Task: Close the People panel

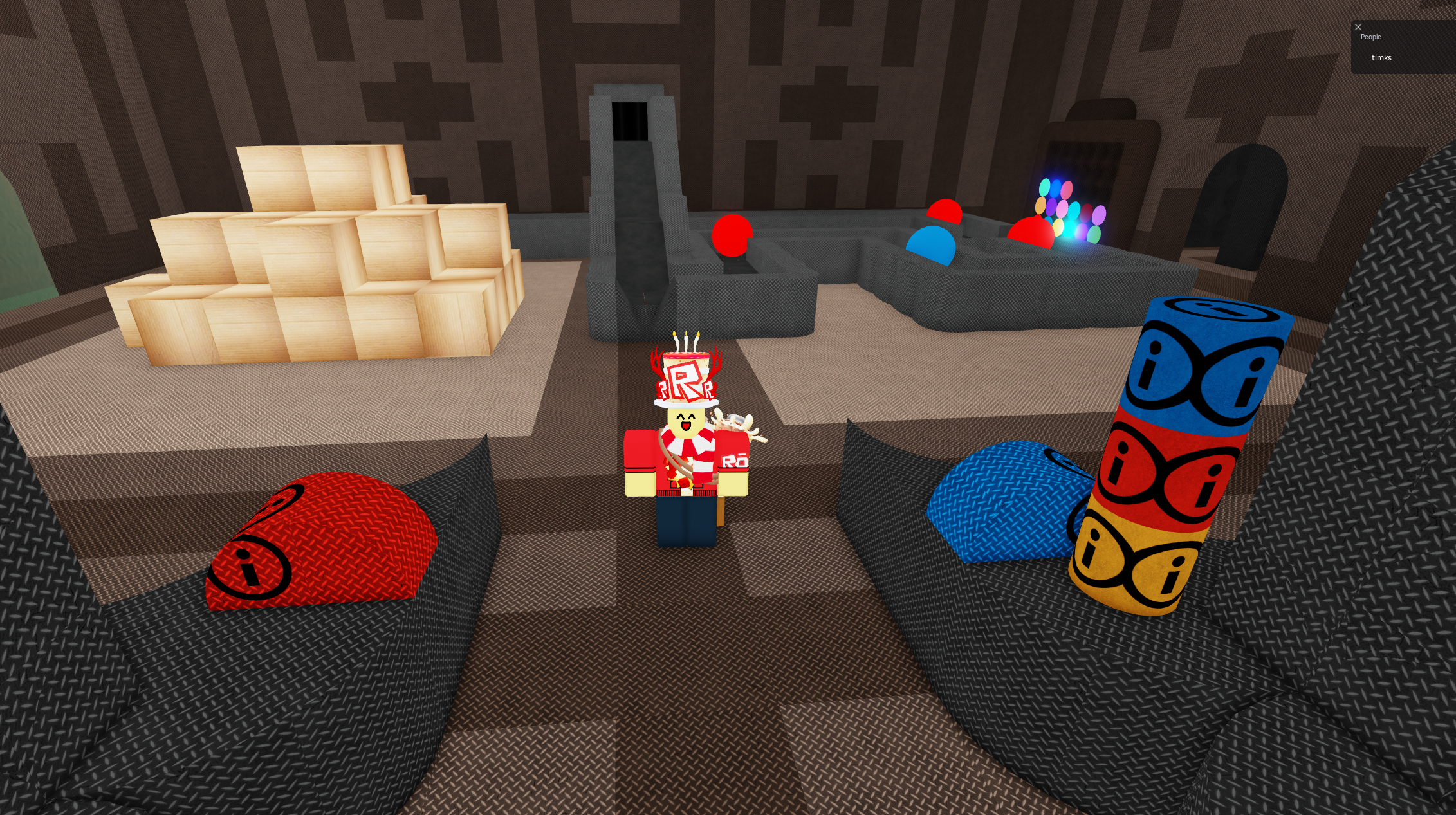Action: coord(1358,27)
